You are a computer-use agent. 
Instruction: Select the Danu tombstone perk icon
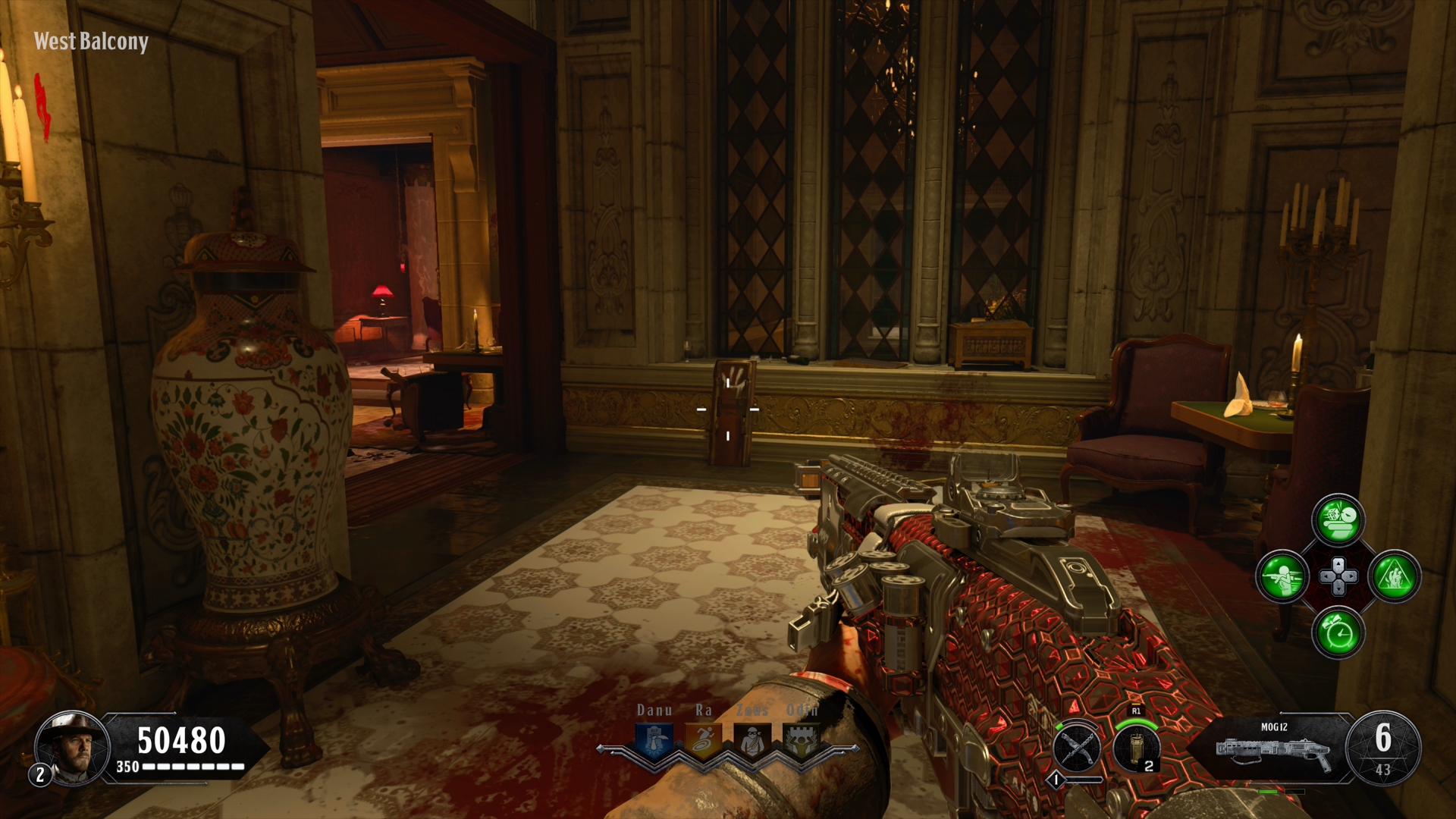pos(654,740)
